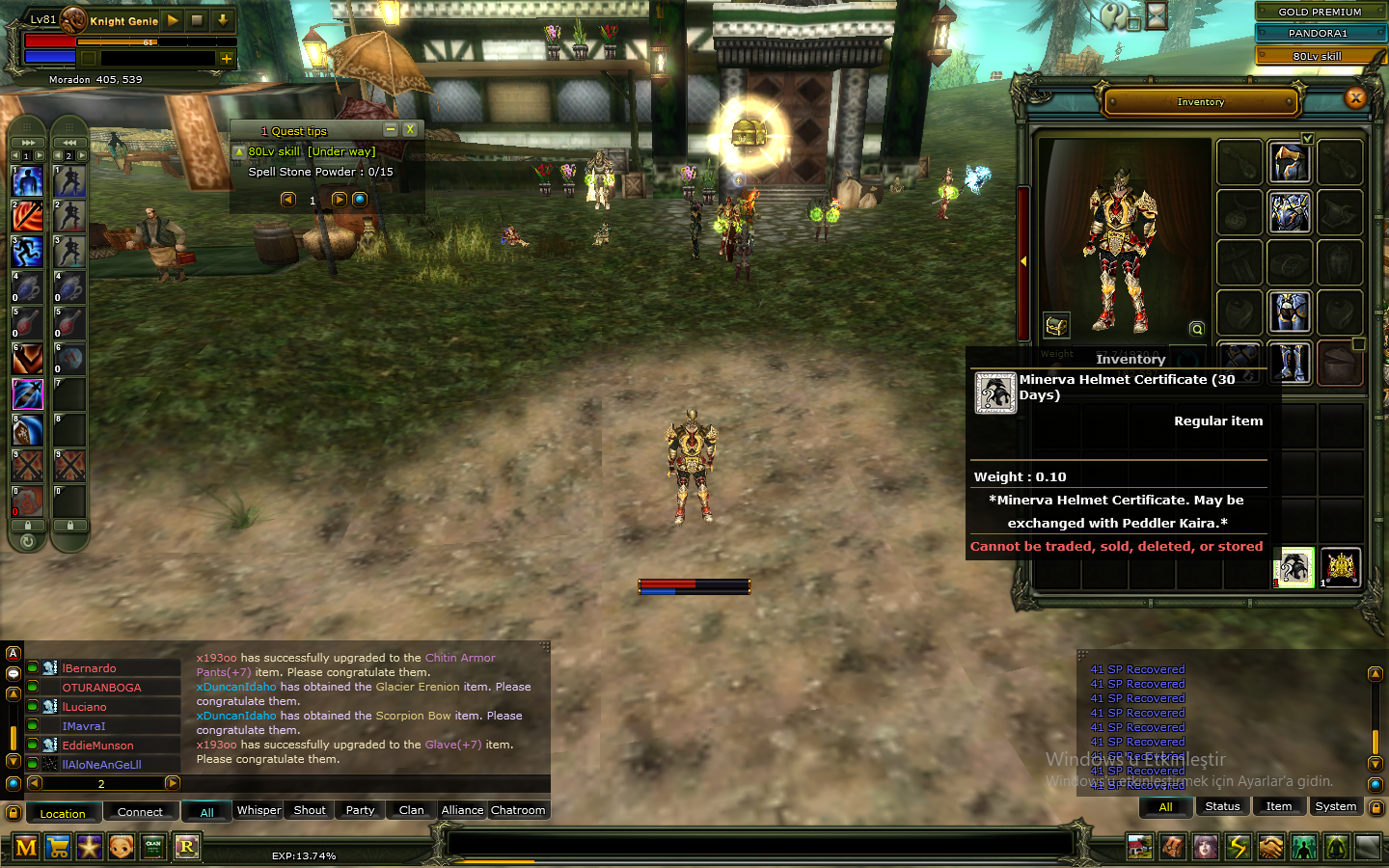Select the Clan chat tab

pos(411,810)
